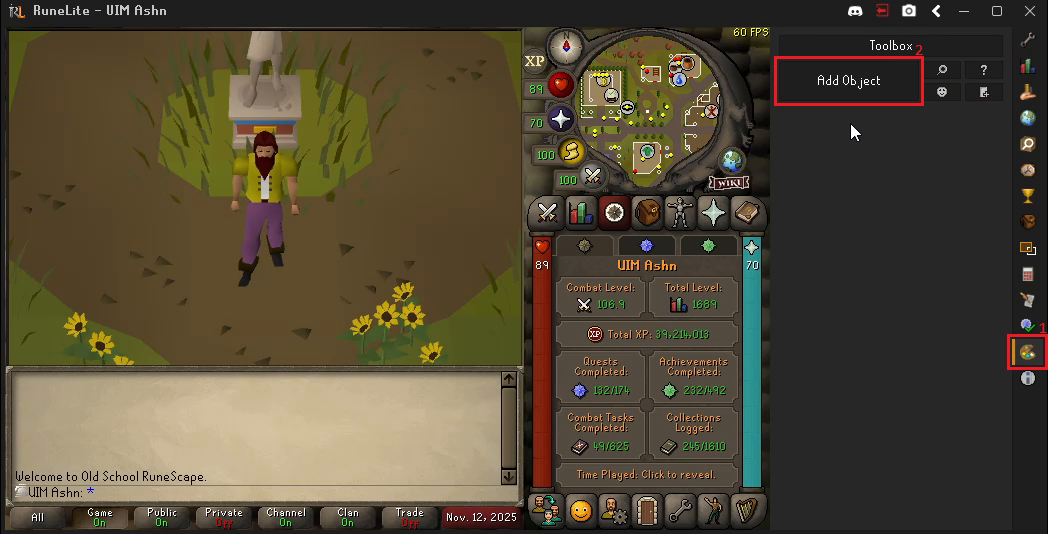1048x534 pixels.
Task: Open the Inventory backpack tab
Action: pos(646,212)
